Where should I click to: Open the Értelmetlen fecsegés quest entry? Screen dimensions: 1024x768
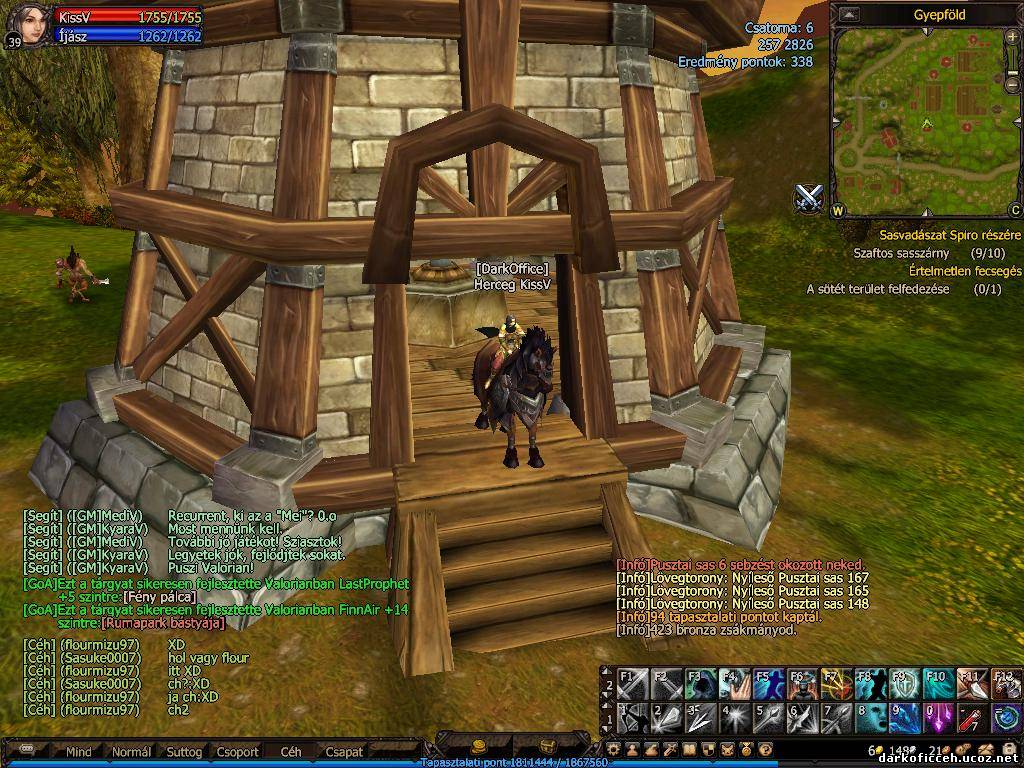(x=964, y=271)
